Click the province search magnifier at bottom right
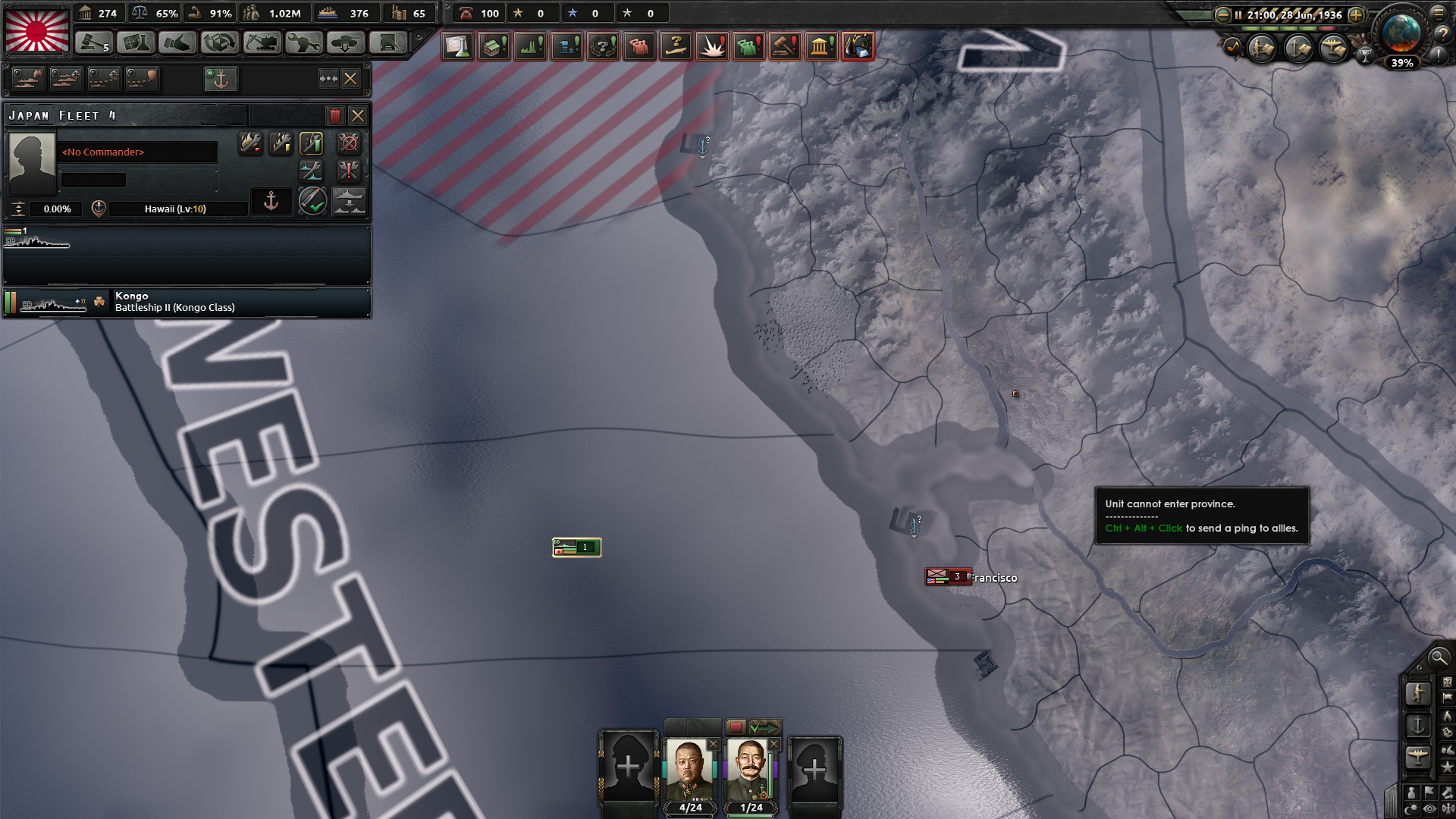The image size is (1456, 819). click(x=1440, y=658)
